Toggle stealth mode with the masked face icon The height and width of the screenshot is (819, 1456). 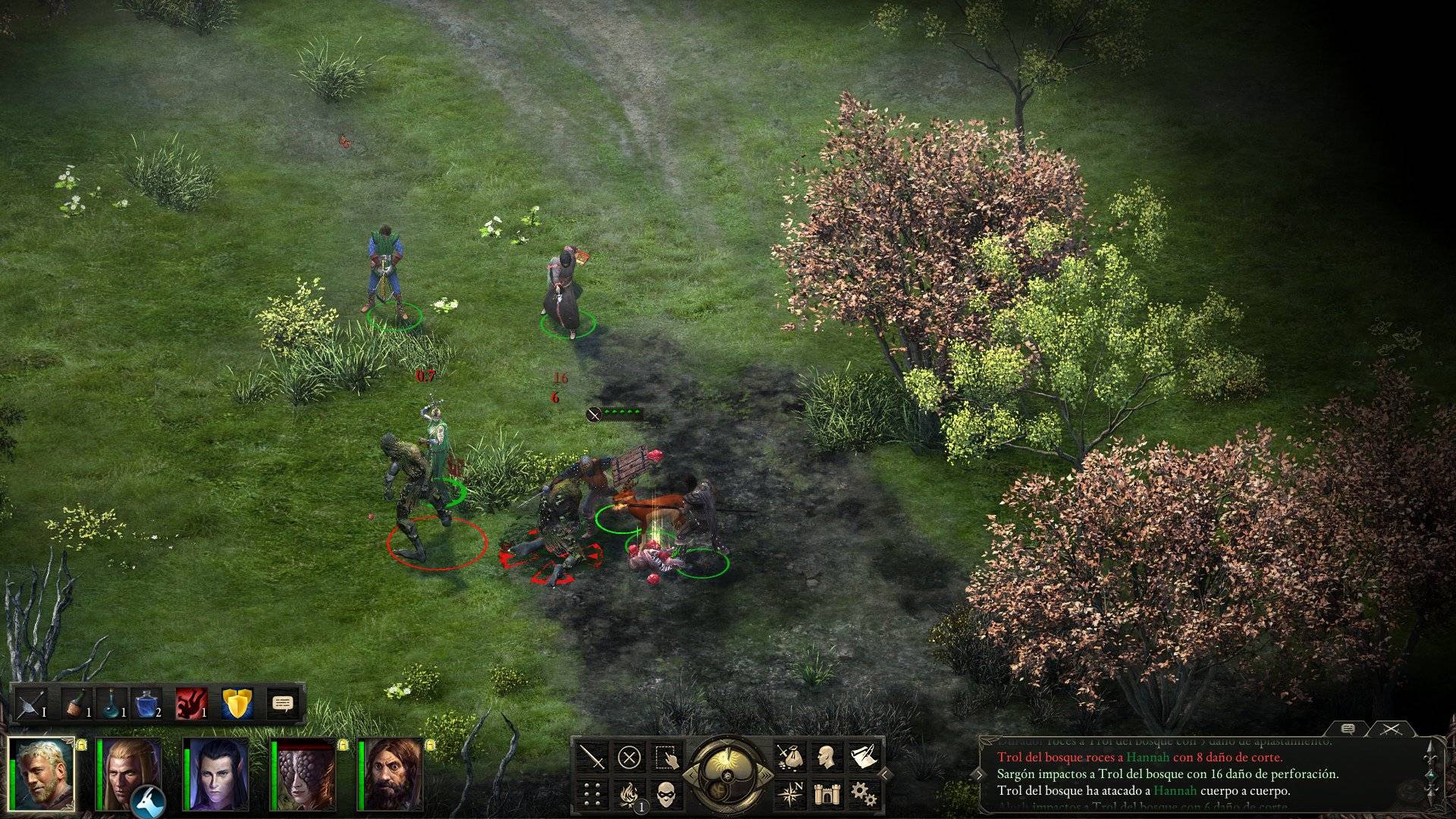point(667,794)
